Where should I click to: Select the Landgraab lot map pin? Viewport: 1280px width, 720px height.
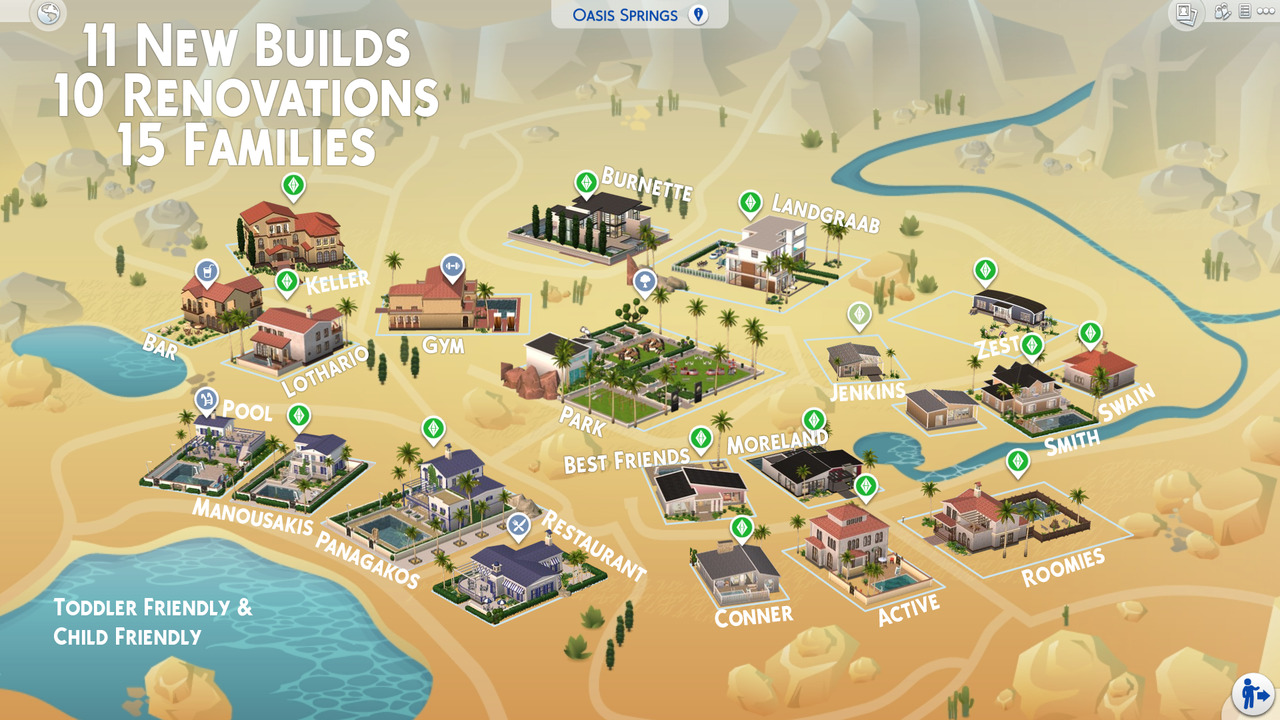tap(750, 204)
